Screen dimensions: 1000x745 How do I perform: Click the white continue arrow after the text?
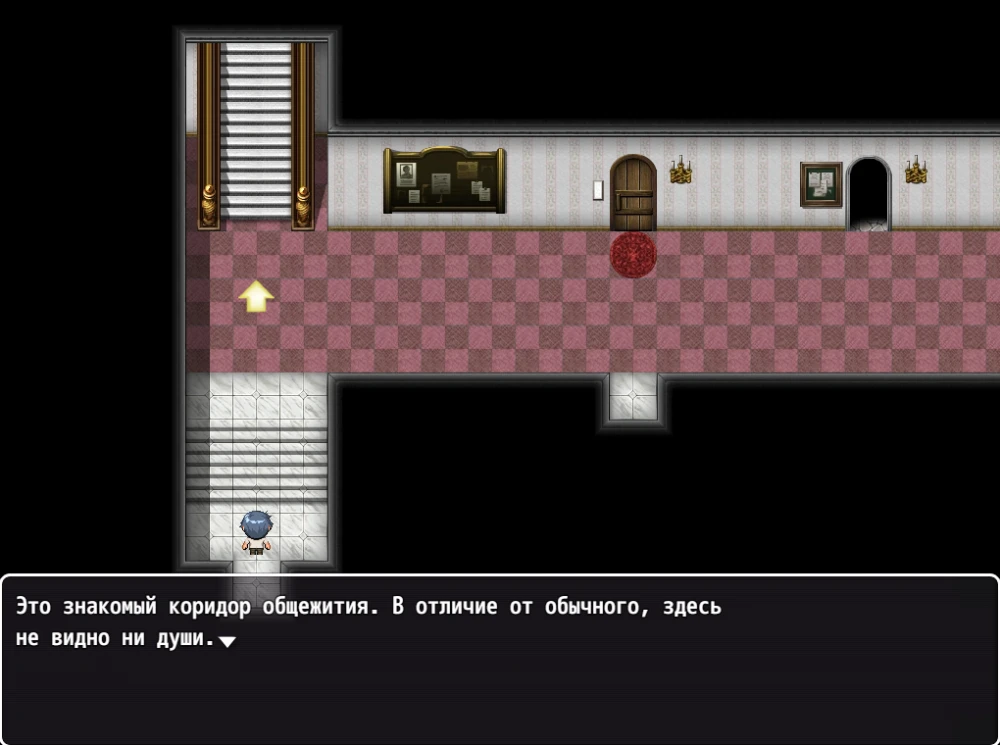click(227, 642)
